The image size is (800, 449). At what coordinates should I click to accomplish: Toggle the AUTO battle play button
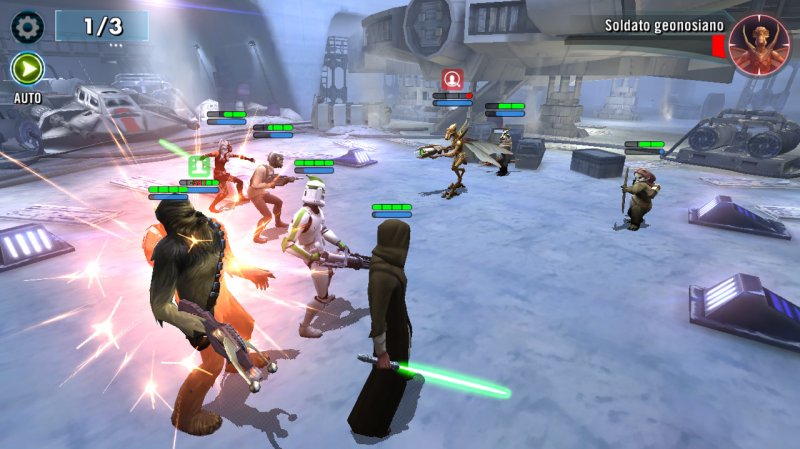click(27, 69)
